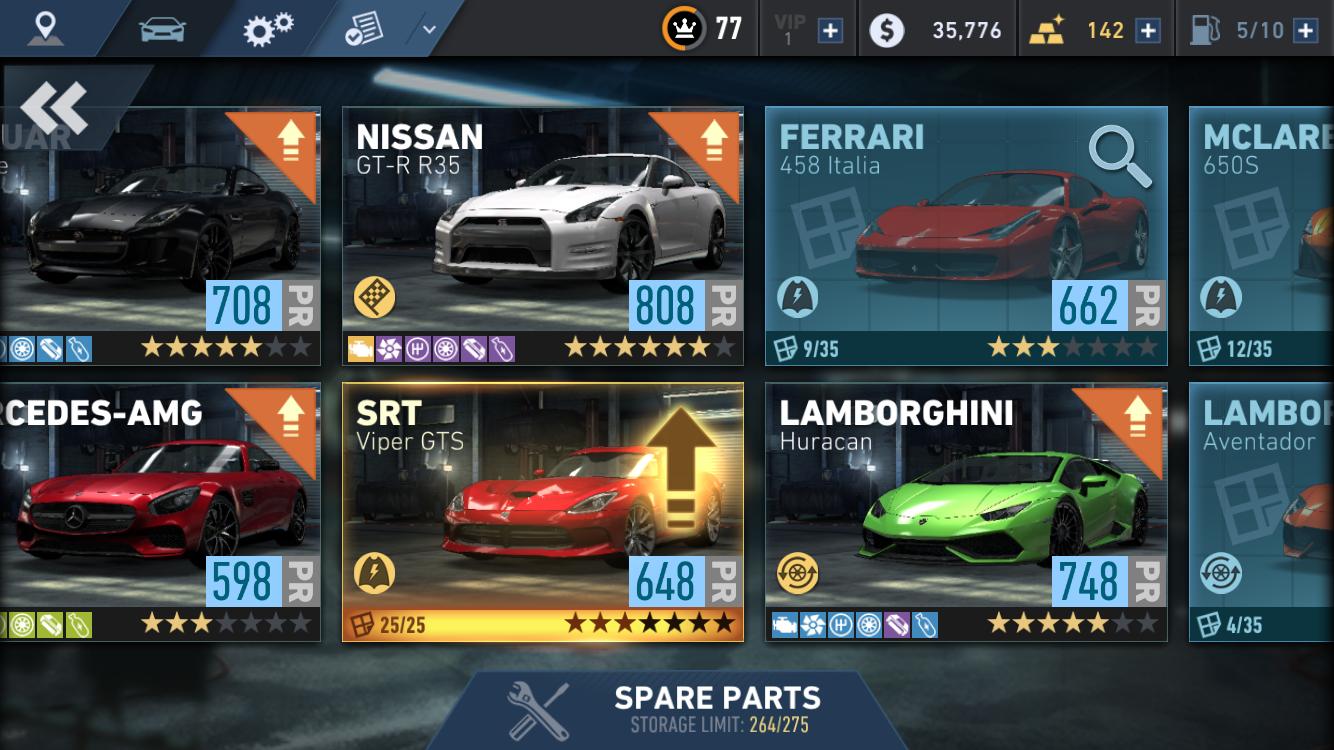1334x750 pixels.
Task: Select the Nissan GT-R R35 card
Action: click(x=542, y=235)
